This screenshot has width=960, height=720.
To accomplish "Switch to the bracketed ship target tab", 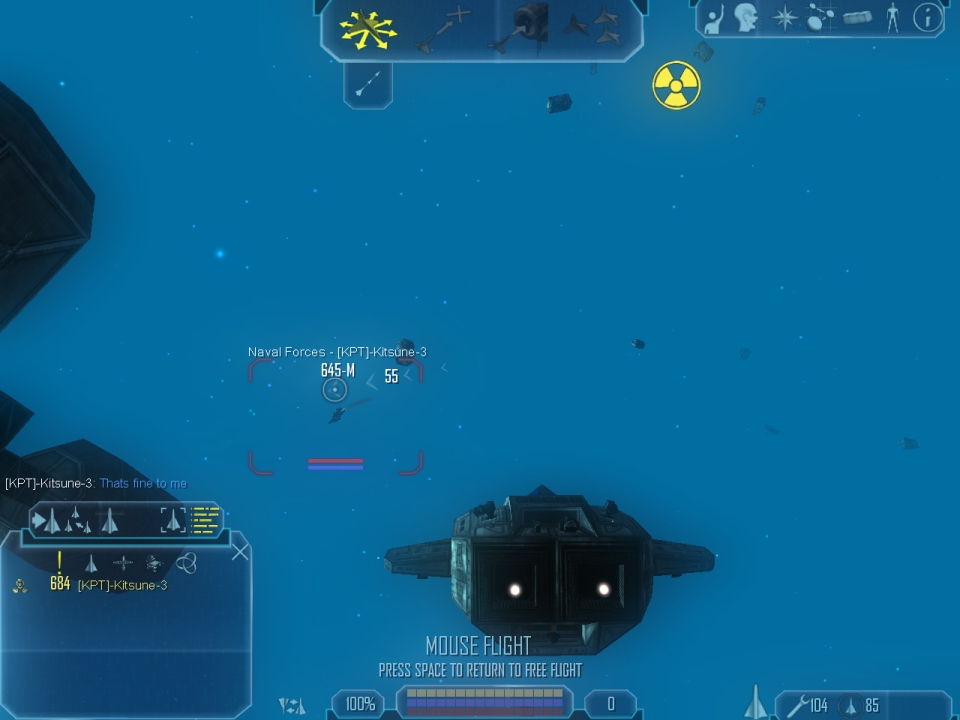I will [x=173, y=520].
